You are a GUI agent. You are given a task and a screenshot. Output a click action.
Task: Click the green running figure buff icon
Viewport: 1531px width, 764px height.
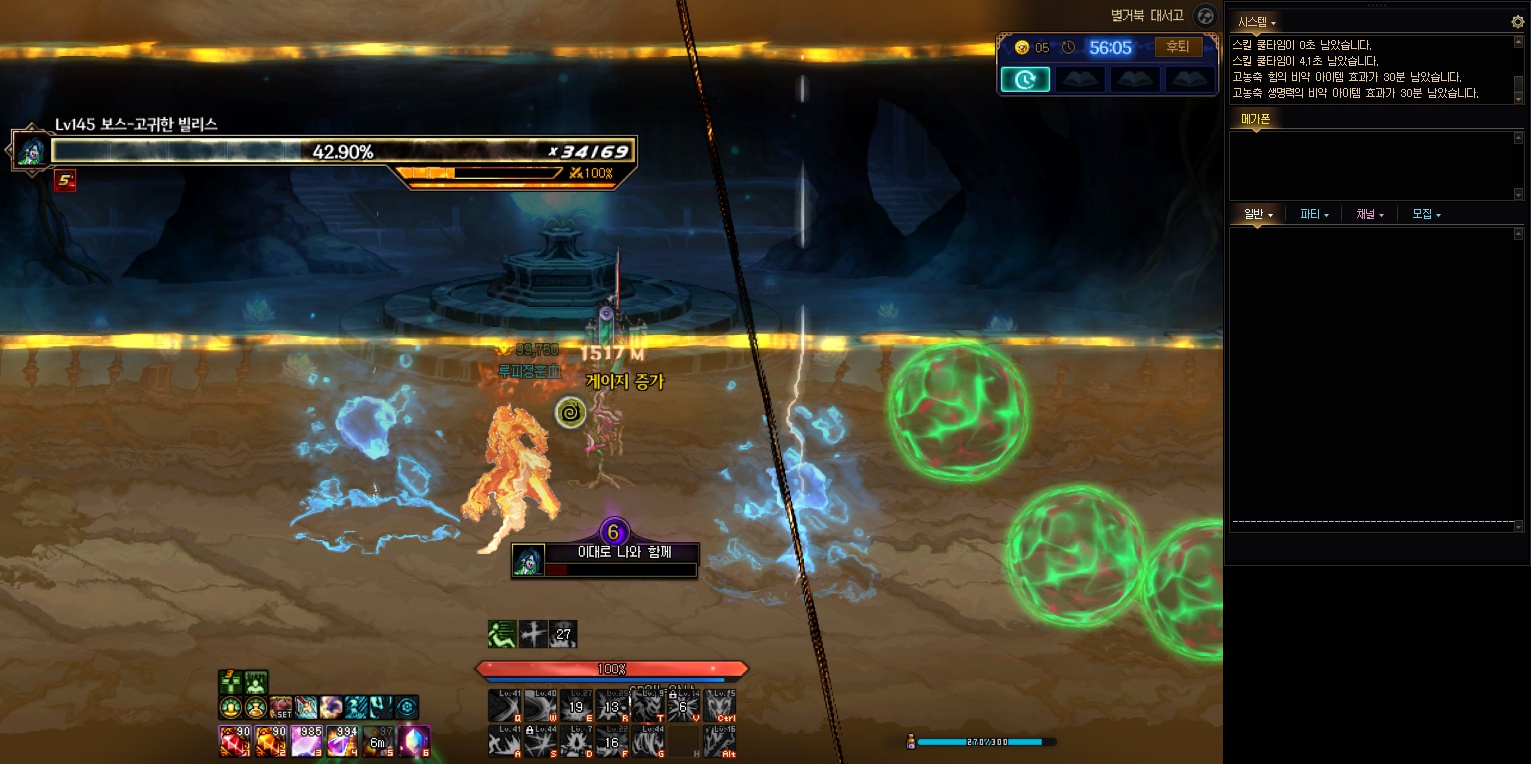click(x=502, y=633)
